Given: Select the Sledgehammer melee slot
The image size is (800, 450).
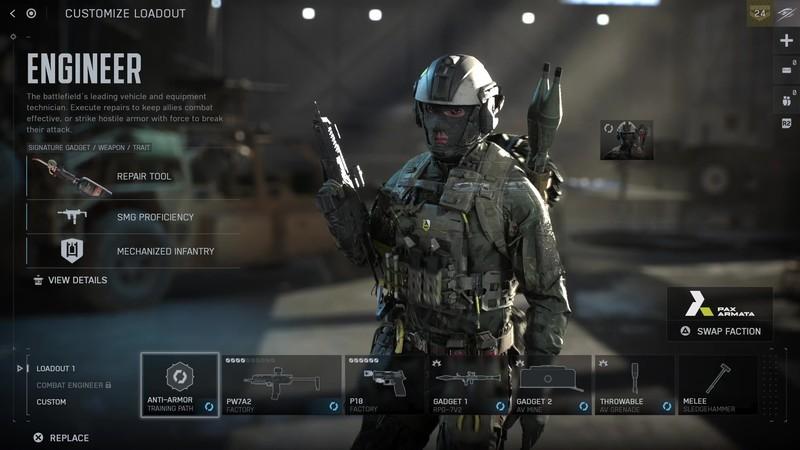Looking at the screenshot, I should tap(717, 385).
